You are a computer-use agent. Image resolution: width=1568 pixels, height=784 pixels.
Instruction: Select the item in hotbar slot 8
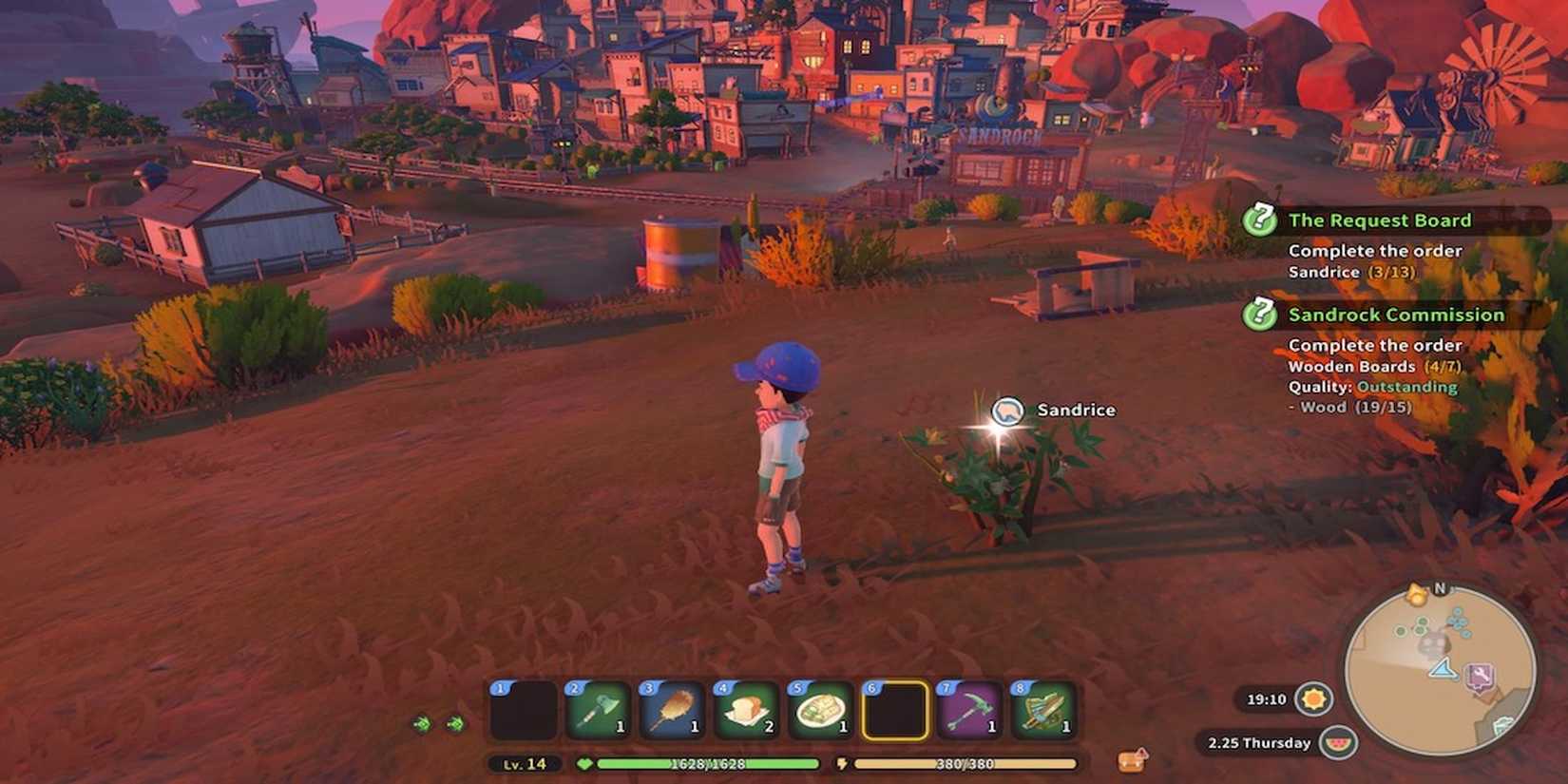[x=1044, y=711]
